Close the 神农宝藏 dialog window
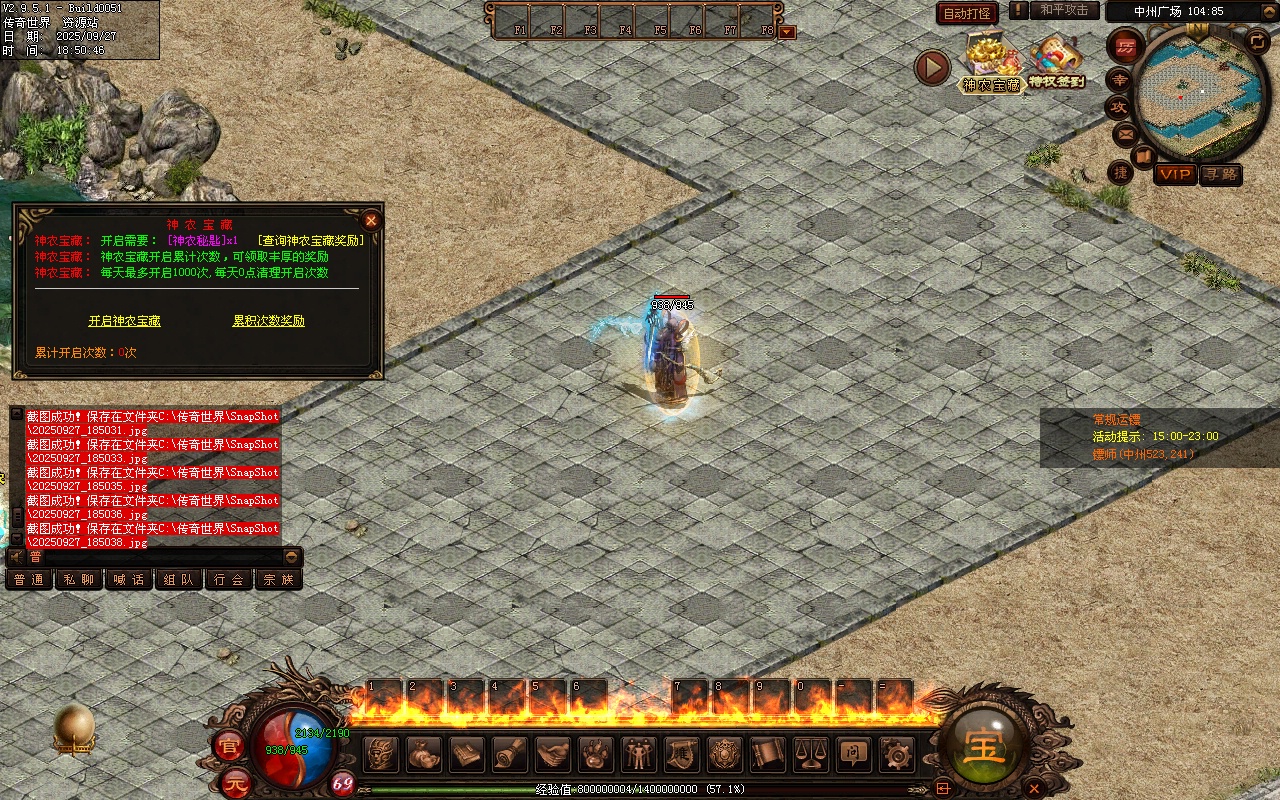Screen dimensions: 1280x800 click(x=371, y=220)
